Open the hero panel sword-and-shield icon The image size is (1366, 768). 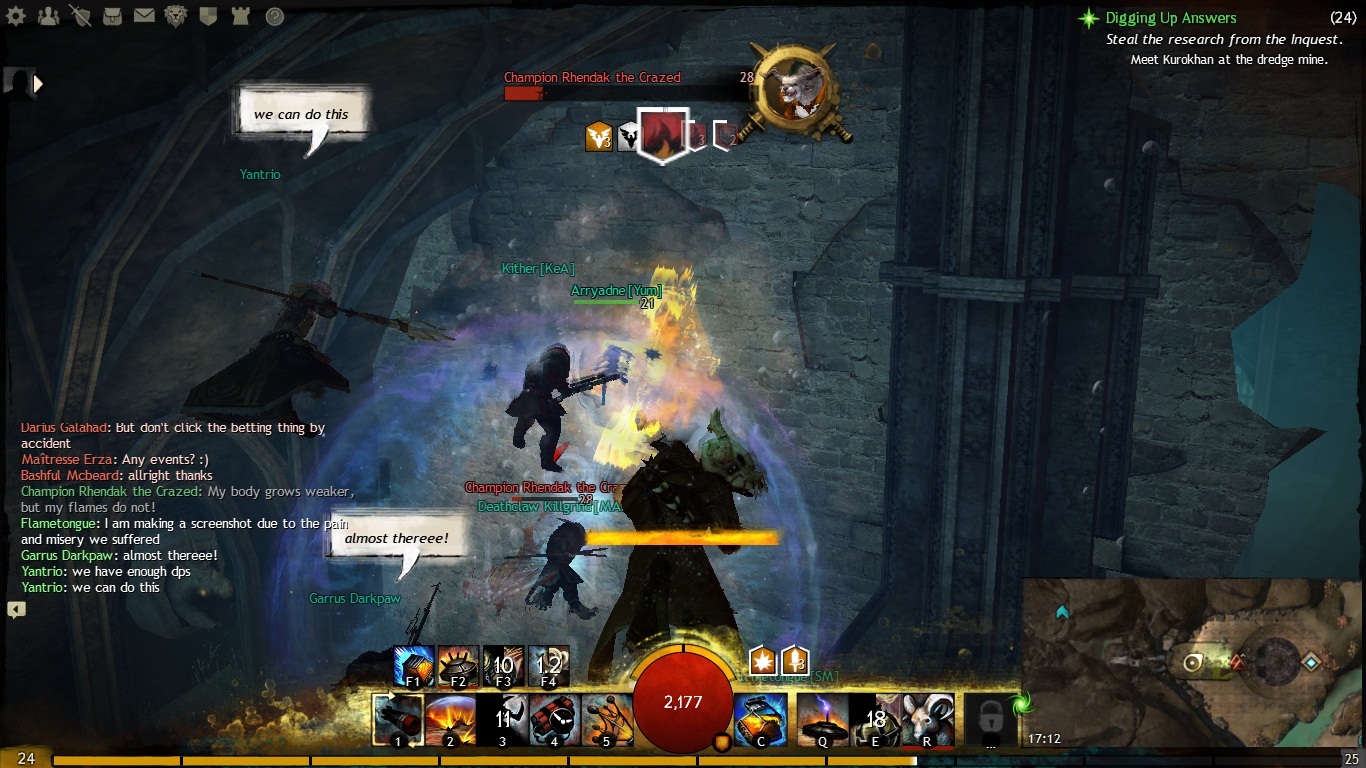pyautogui.click(x=80, y=16)
